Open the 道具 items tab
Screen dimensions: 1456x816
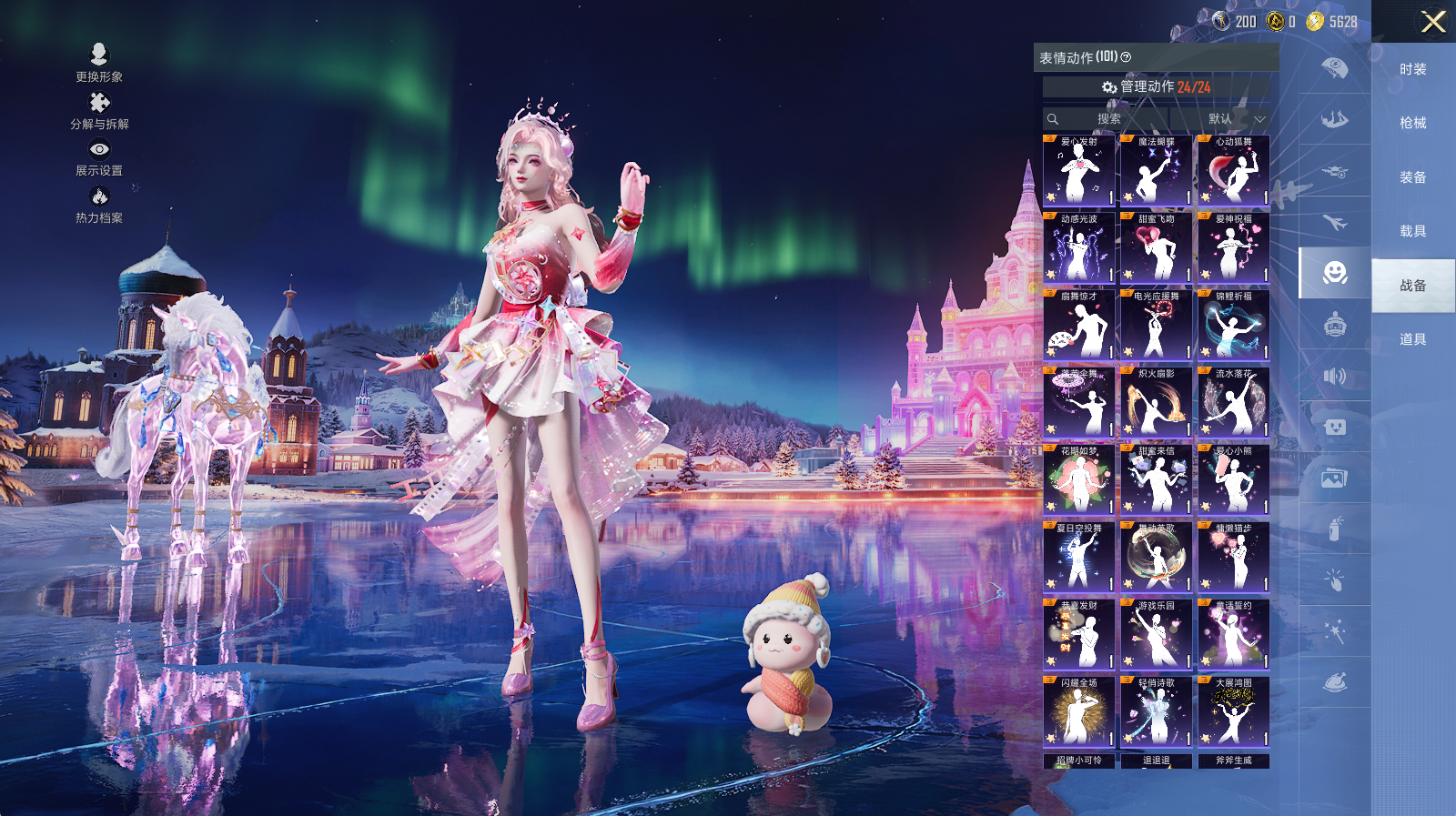[x=1412, y=339]
